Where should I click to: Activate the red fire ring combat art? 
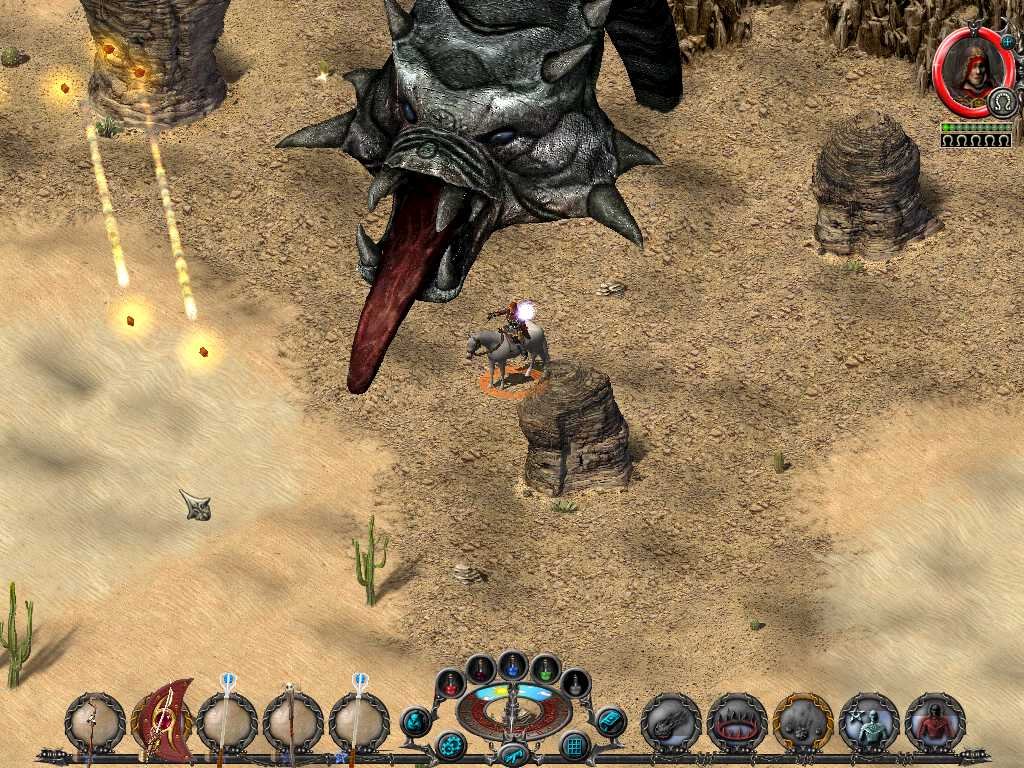pyautogui.click(x=737, y=722)
